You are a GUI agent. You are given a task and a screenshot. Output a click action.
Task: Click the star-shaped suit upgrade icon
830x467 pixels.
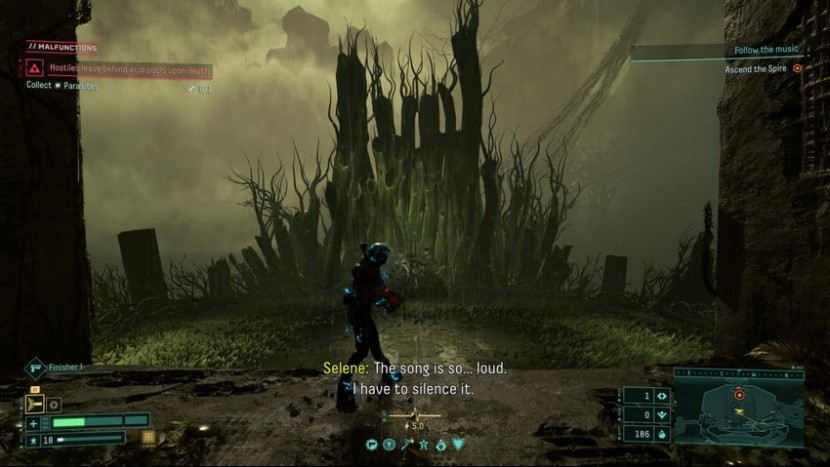pos(423,444)
